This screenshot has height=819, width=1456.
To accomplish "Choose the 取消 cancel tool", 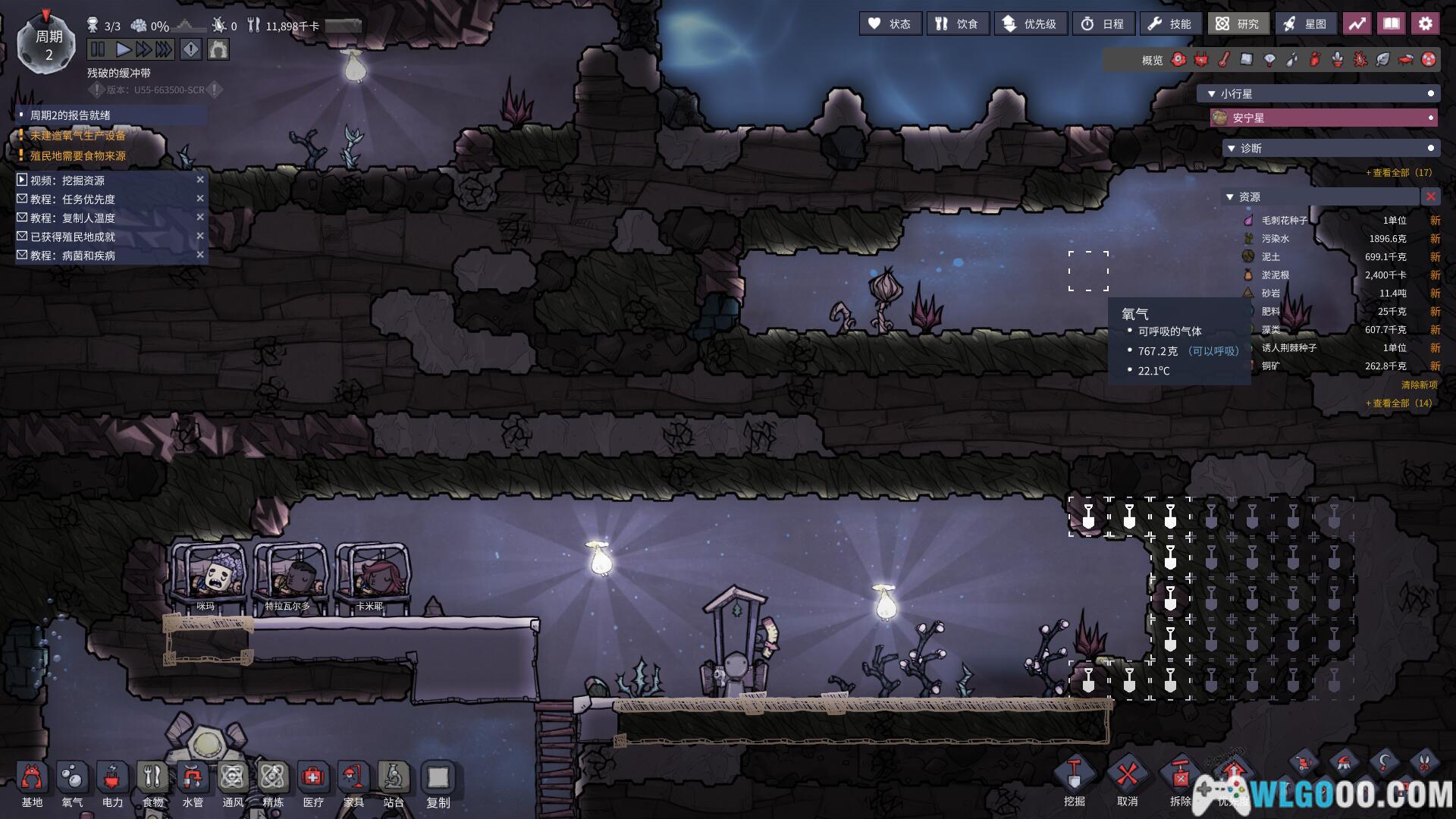I will pos(1127,781).
